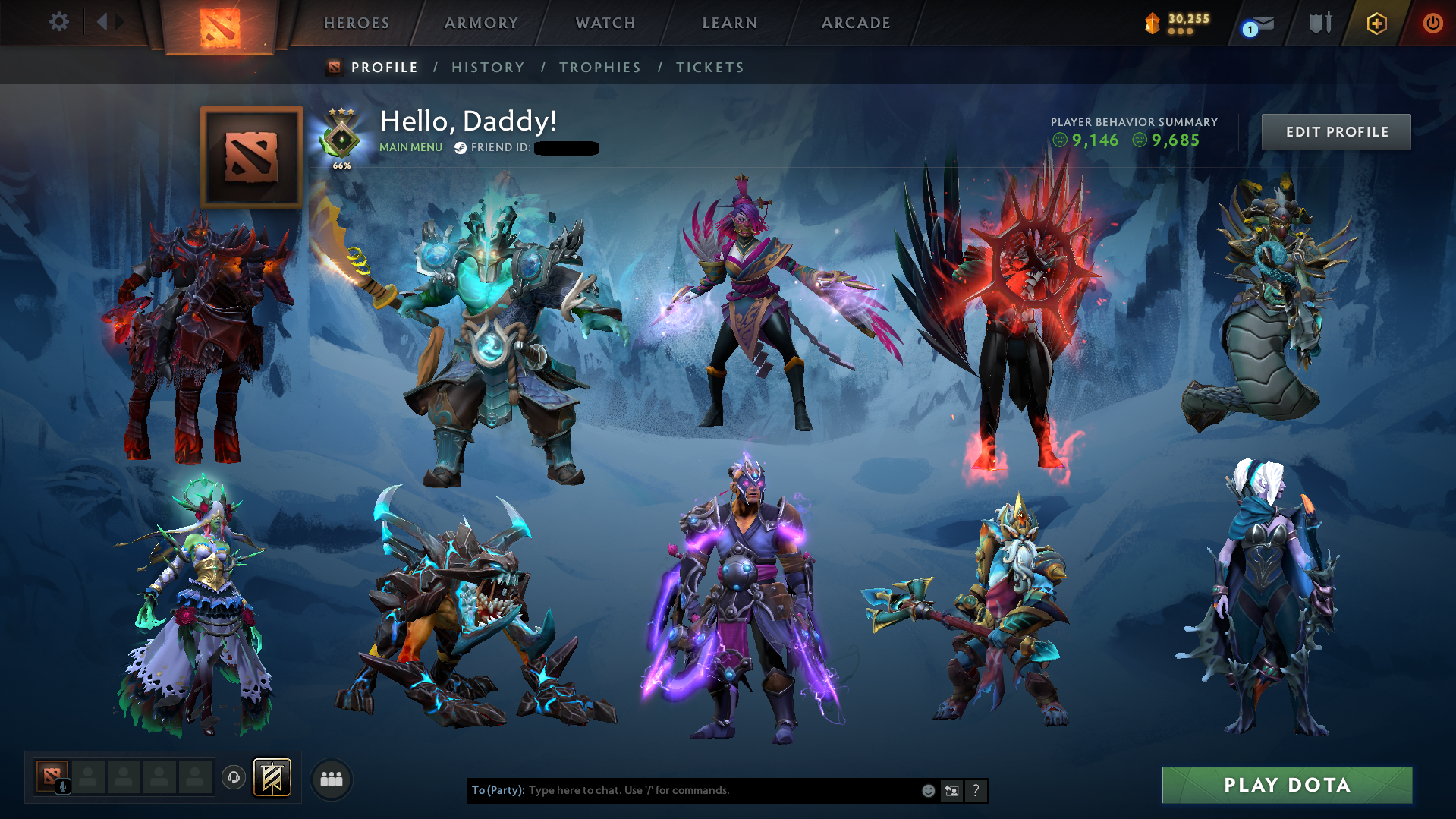Click the chat help question mark icon
This screenshot has width=1456, height=819.
(976, 790)
